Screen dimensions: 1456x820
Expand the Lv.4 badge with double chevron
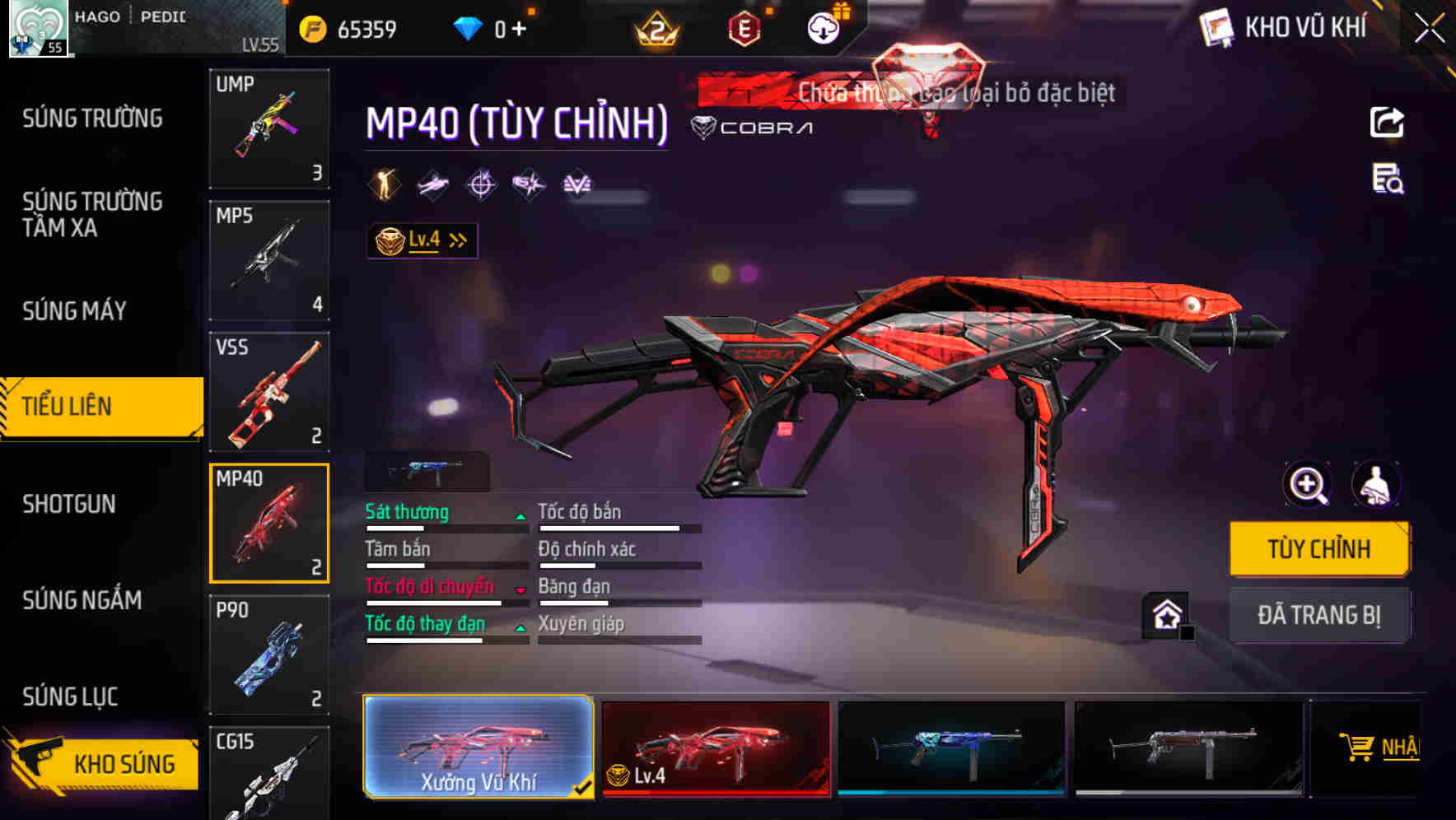458,240
